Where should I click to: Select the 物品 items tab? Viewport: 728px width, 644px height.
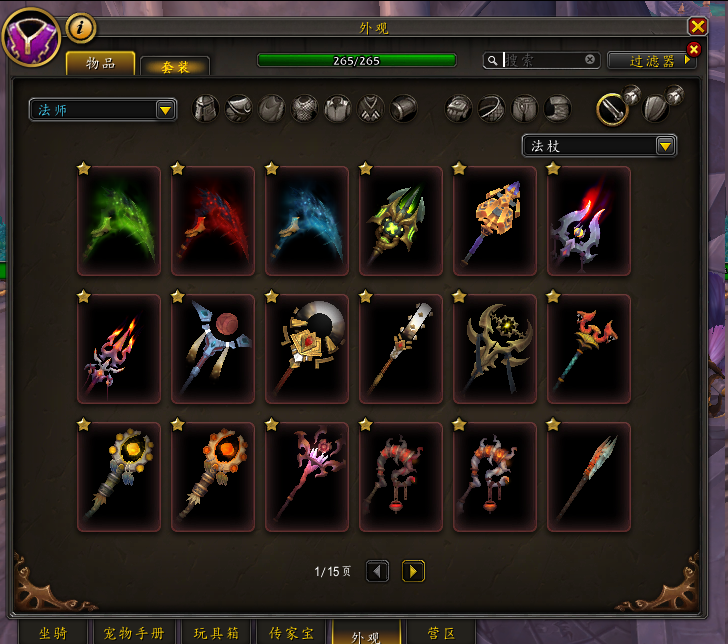pyautogui.click(x=100, y=64)
